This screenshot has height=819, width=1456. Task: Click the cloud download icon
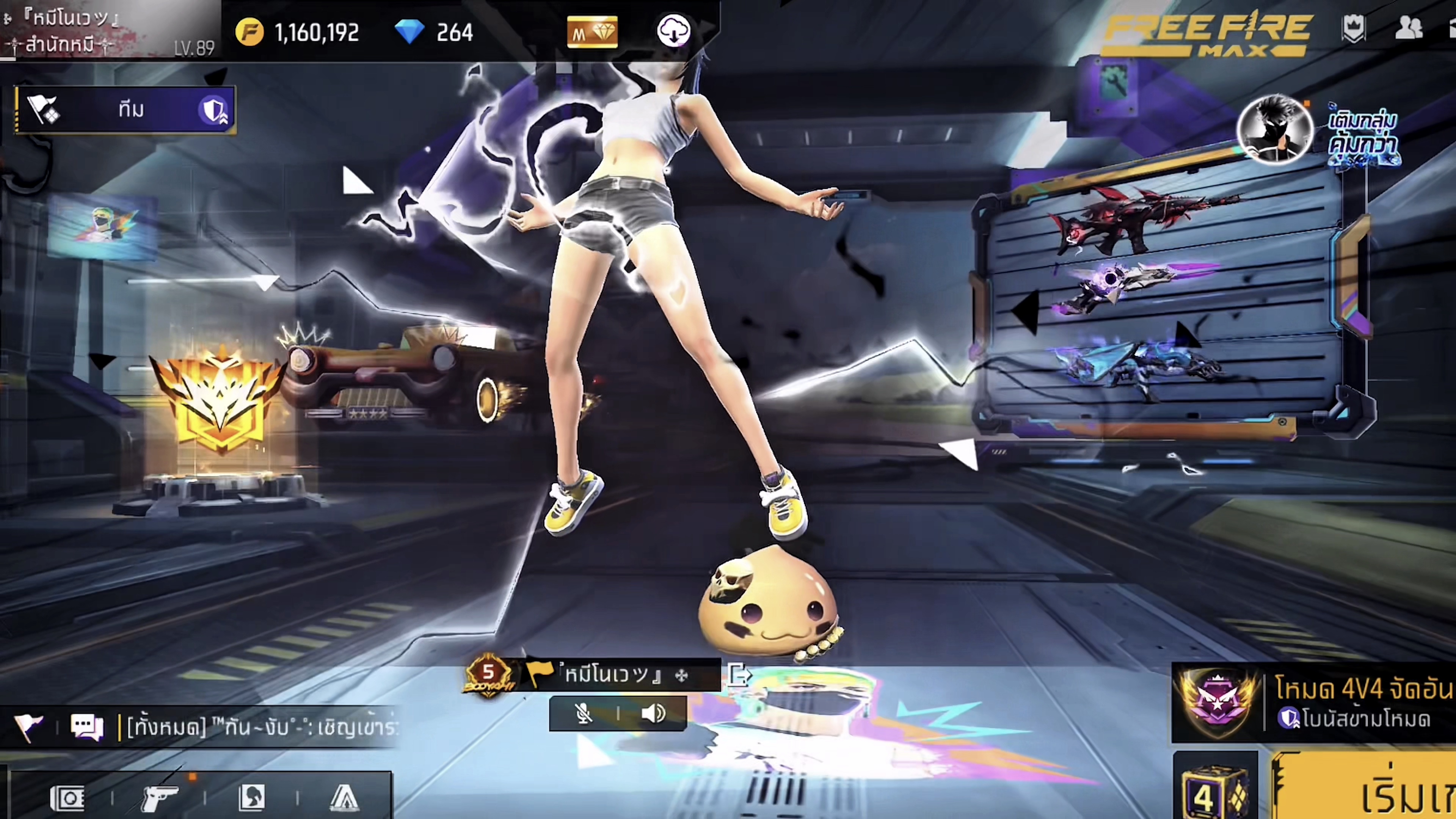point(673,31)
